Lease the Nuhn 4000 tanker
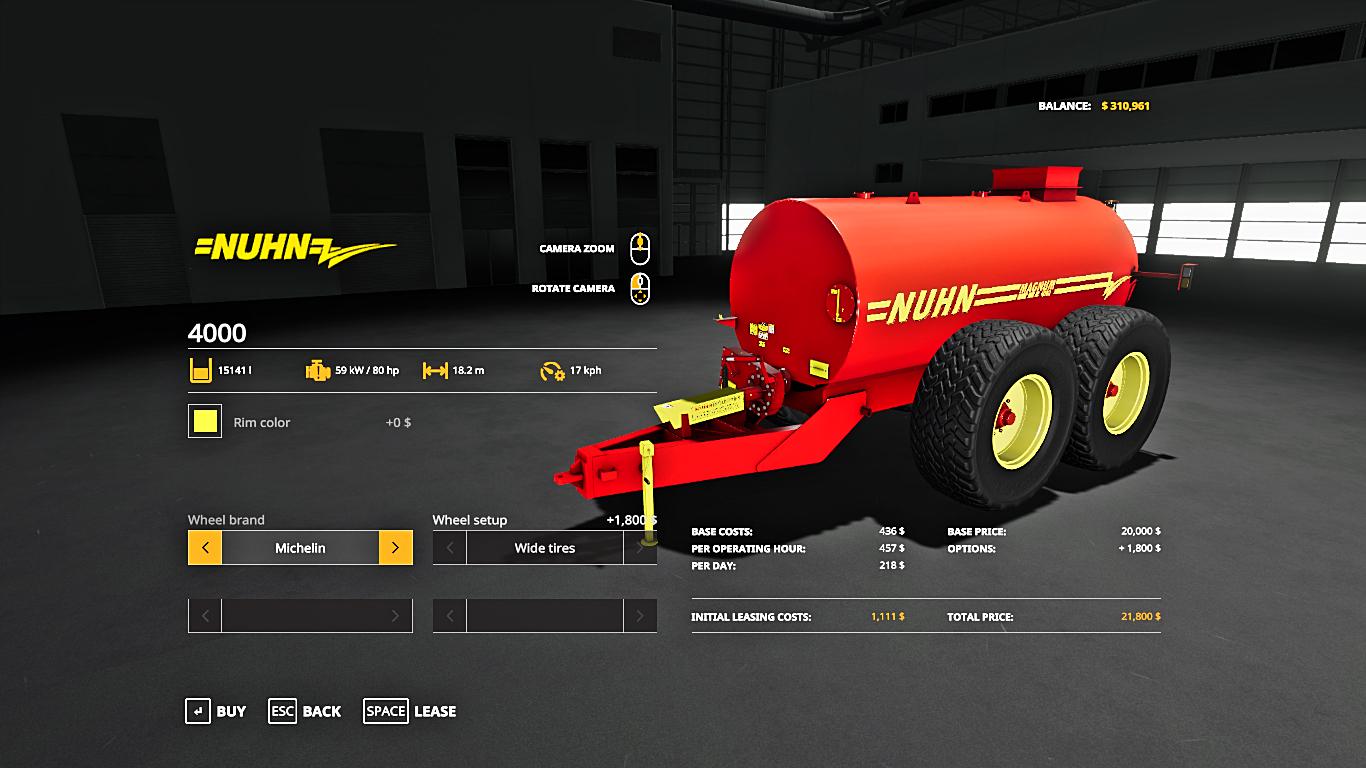This screenshot has width=1366, height=768. 410,711
